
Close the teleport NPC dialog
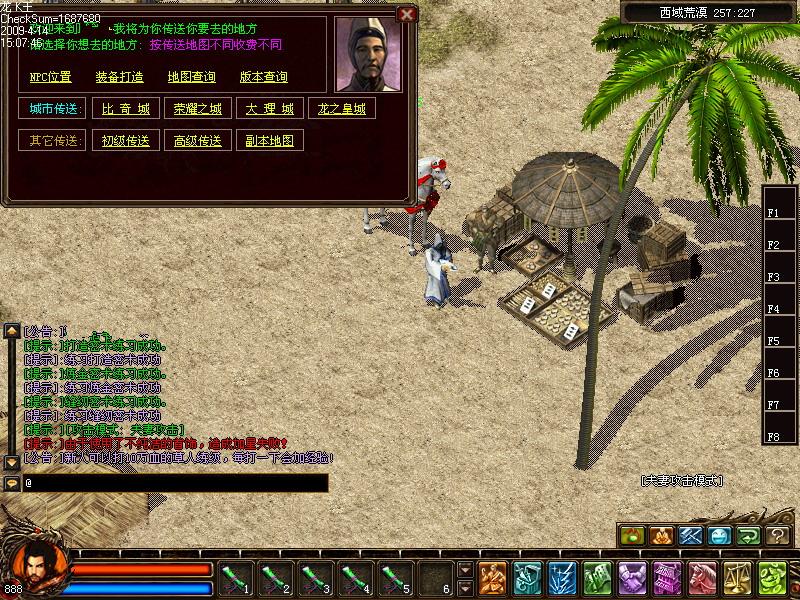(406, 14)
